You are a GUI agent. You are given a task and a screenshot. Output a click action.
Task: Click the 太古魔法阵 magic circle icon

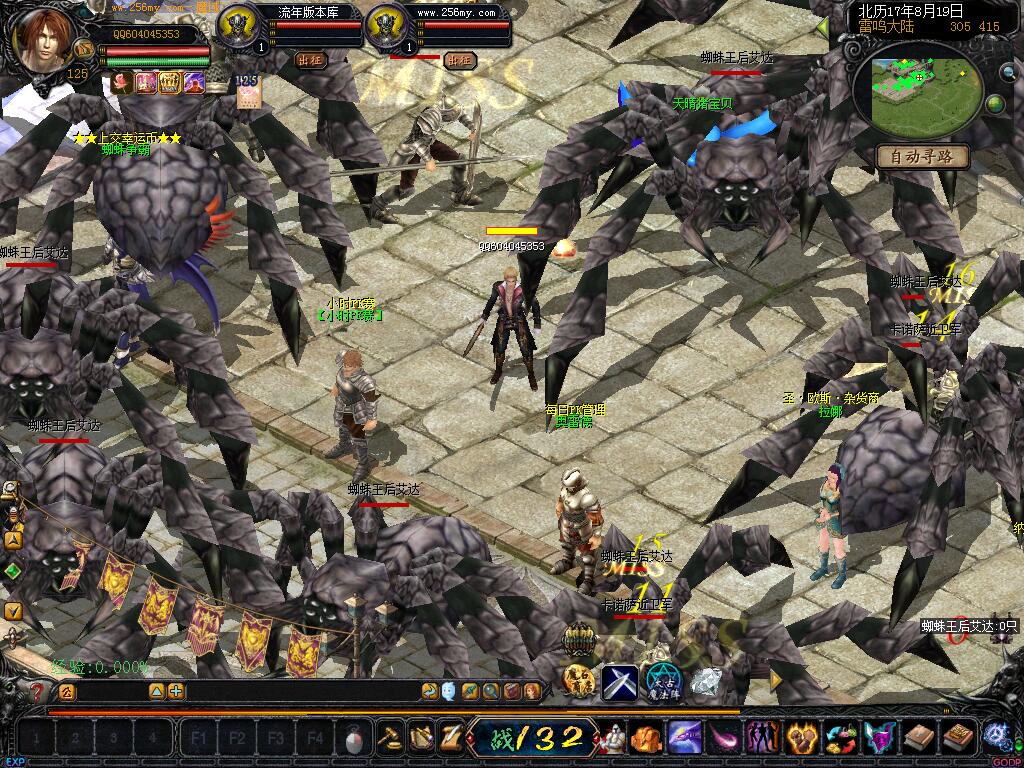pos(662,682)
